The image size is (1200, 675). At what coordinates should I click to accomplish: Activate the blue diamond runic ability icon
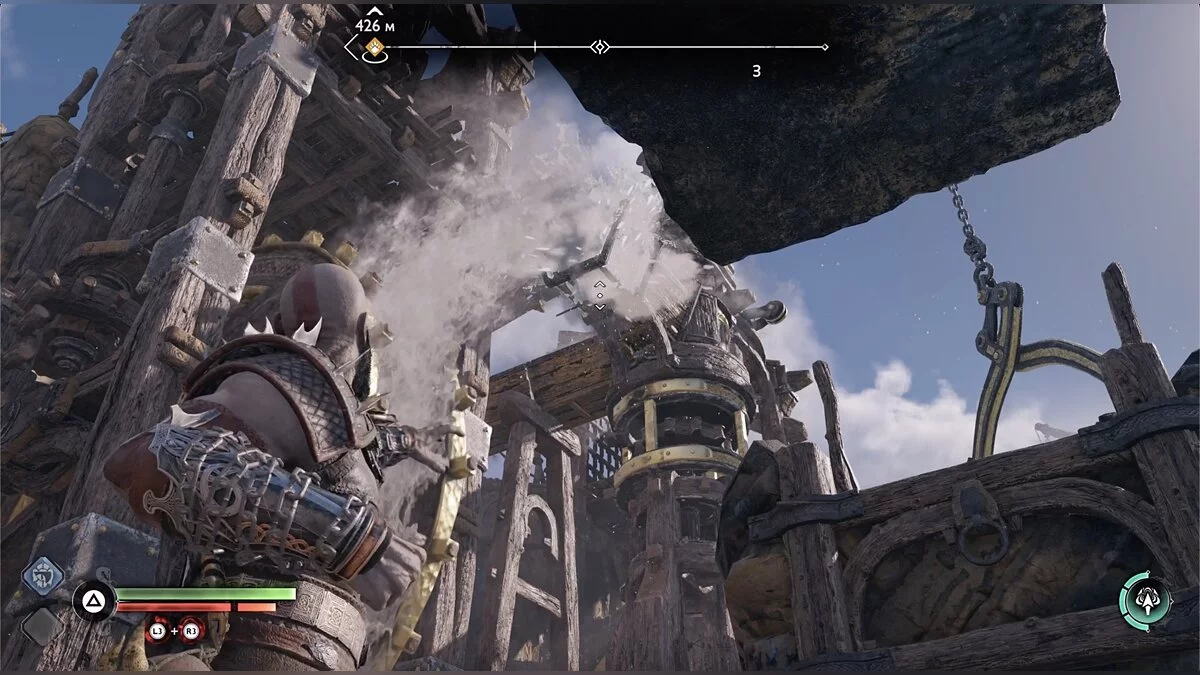(43, 575)
